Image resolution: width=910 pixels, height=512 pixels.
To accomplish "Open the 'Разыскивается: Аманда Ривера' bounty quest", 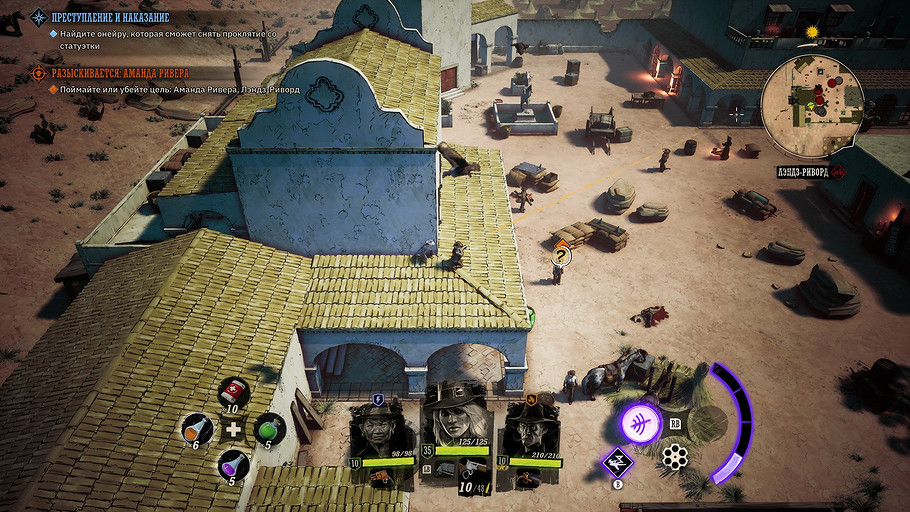I will click(120, 73).
